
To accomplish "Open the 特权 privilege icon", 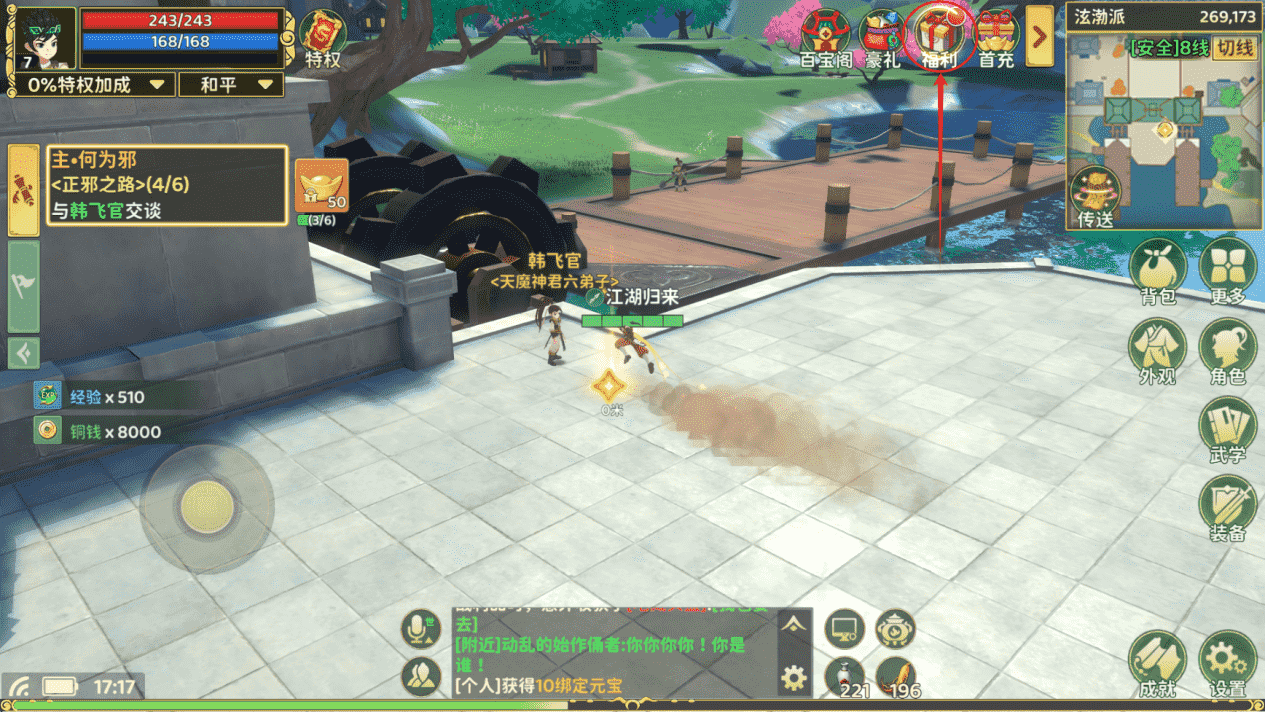I will [x=323, y=38].
